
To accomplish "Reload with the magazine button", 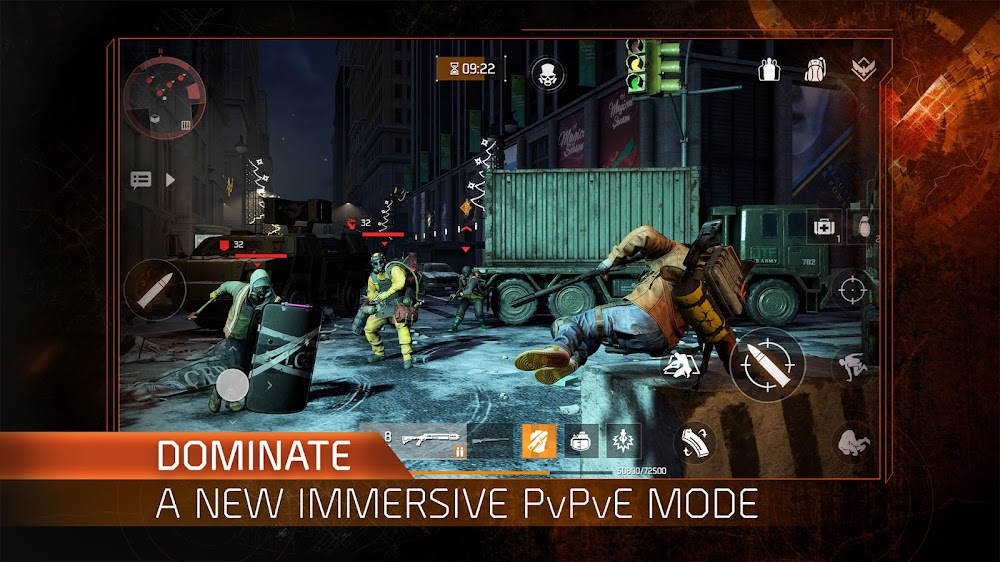I will coord(696,443).
